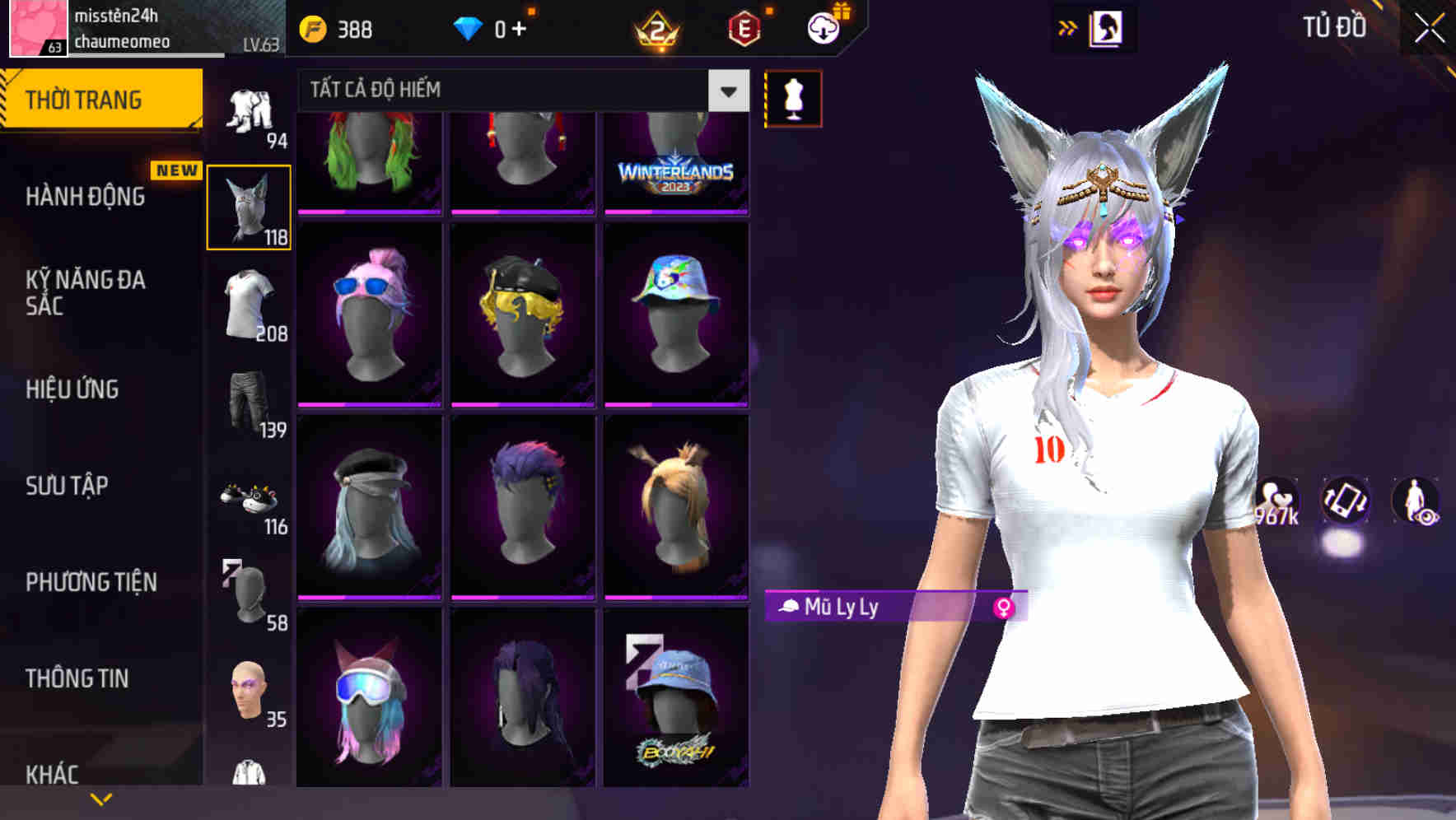Click the mannequin preview icon near rarity filter
This screenshot has width=1456, height=820.
coord(793,97)
